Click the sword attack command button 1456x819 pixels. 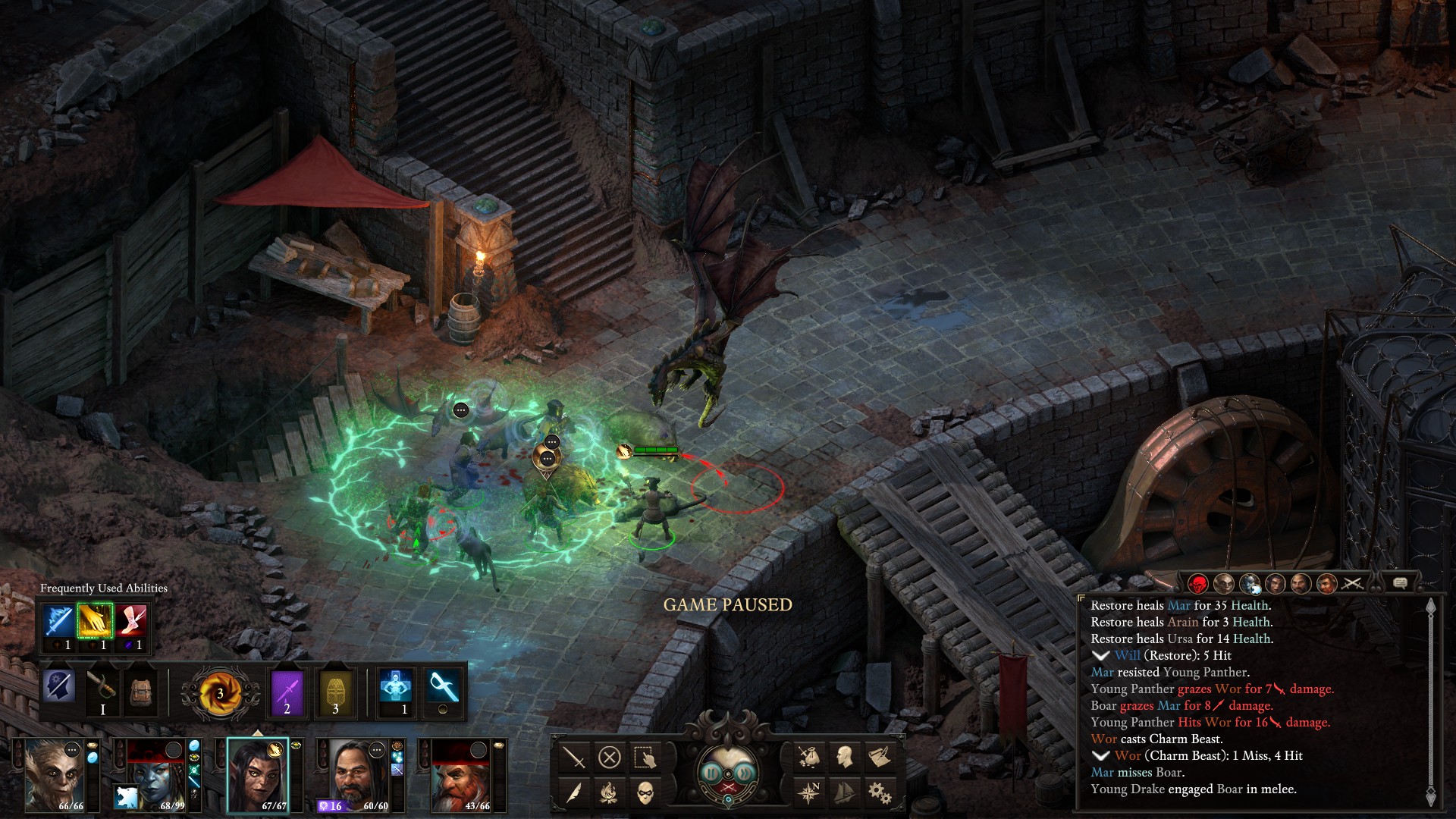pyautogui.click(x=574, y=757)
